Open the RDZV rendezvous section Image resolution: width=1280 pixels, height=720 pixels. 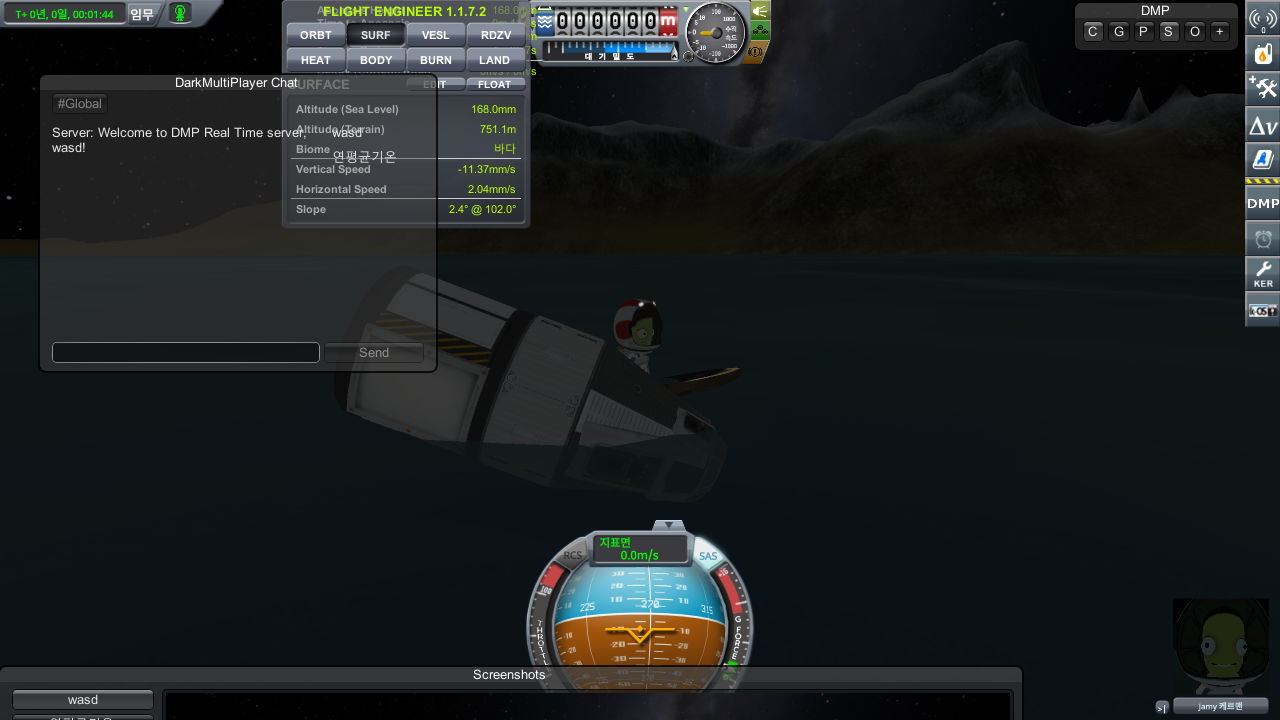[x=496, y=35]
